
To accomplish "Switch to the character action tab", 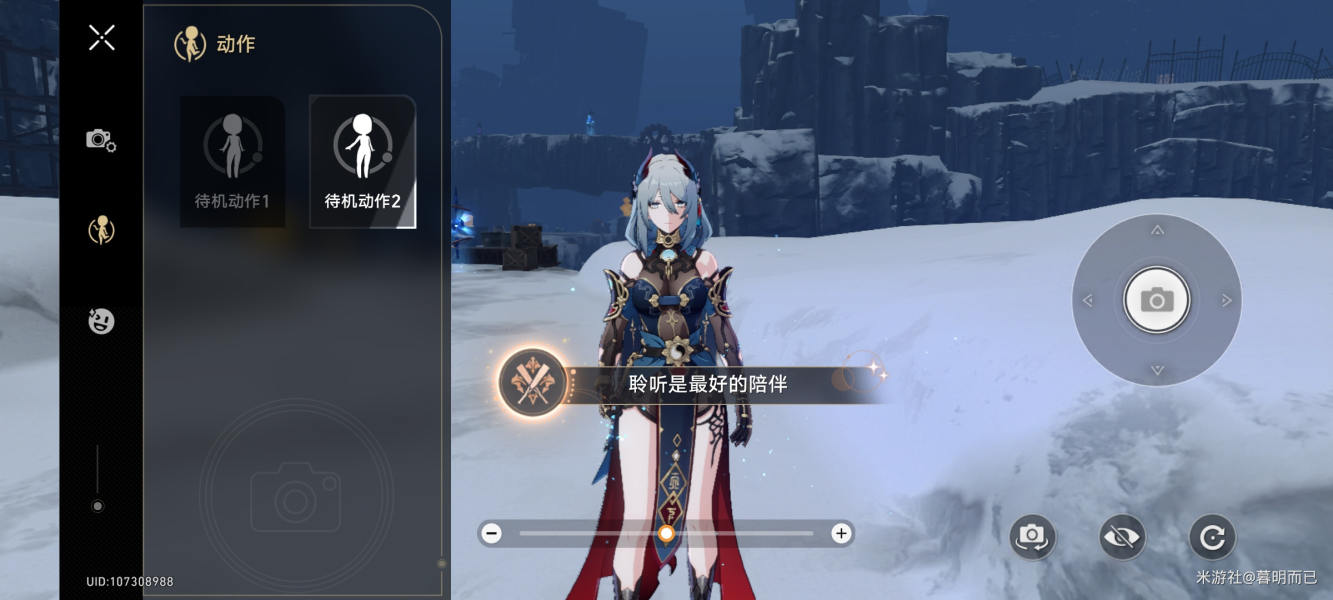I will pyautogui.click(x=101, y=230).
